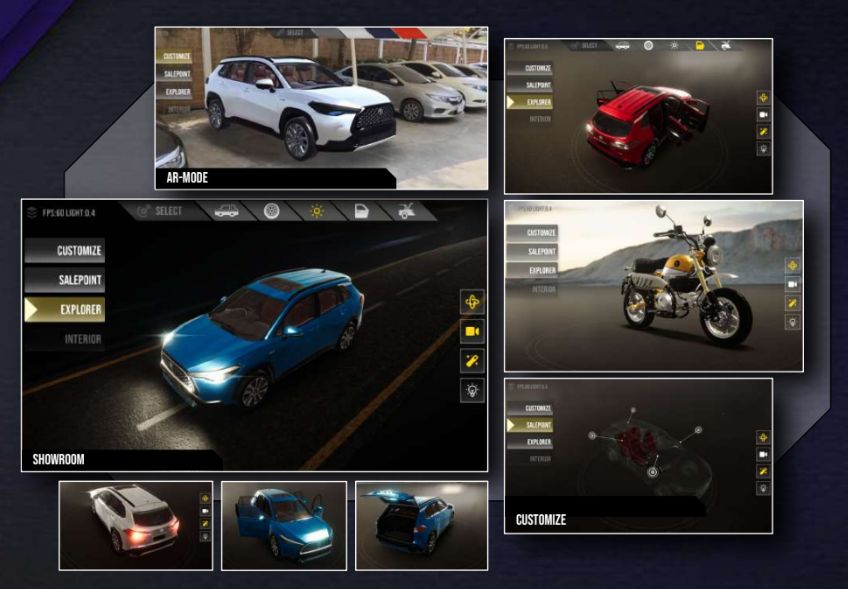The image size is (848, 589).
Task: Use the magic wand icon in Showroom panel
Action: pyautogui.click(x=472, y=361)
